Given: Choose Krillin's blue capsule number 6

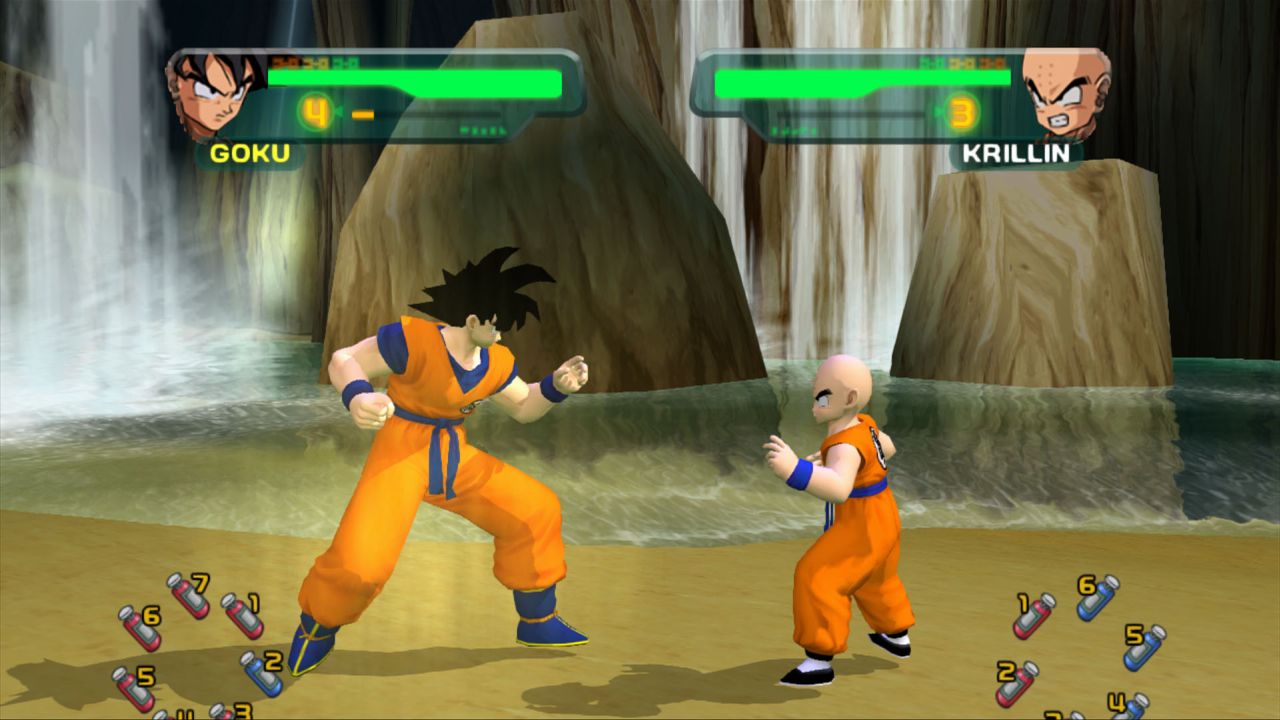Looking at the screenshot, I should [1097, 597].
